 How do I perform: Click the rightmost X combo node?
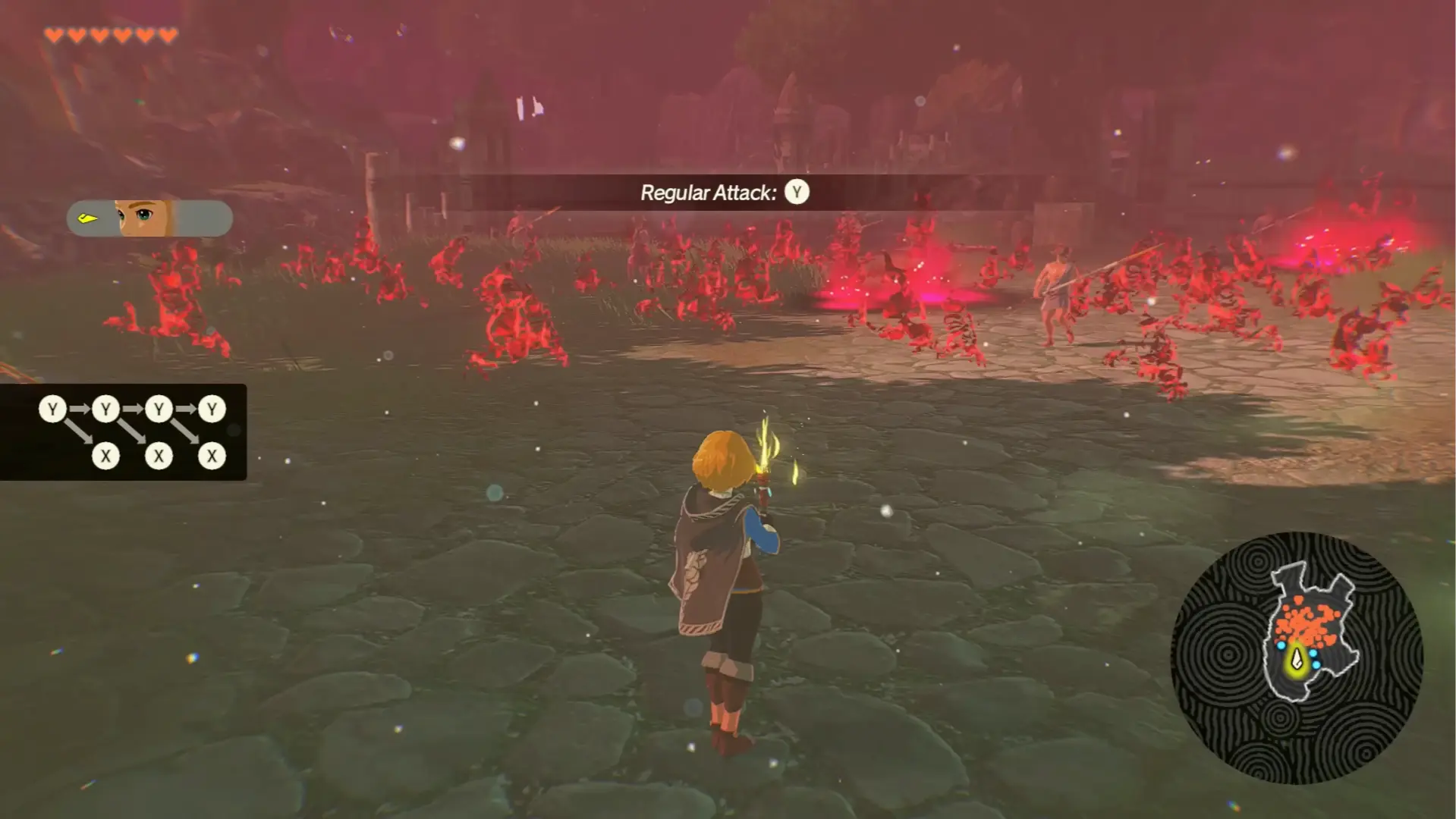211,455
